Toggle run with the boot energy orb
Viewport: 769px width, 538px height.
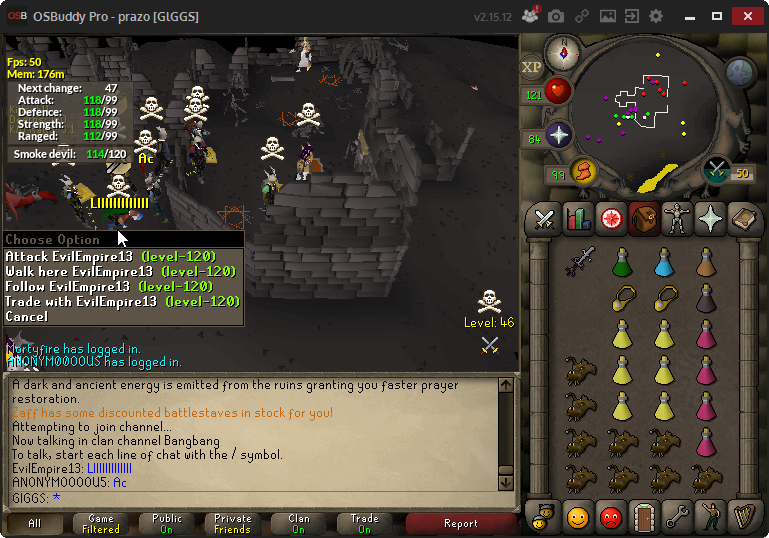tap(583, 172)
